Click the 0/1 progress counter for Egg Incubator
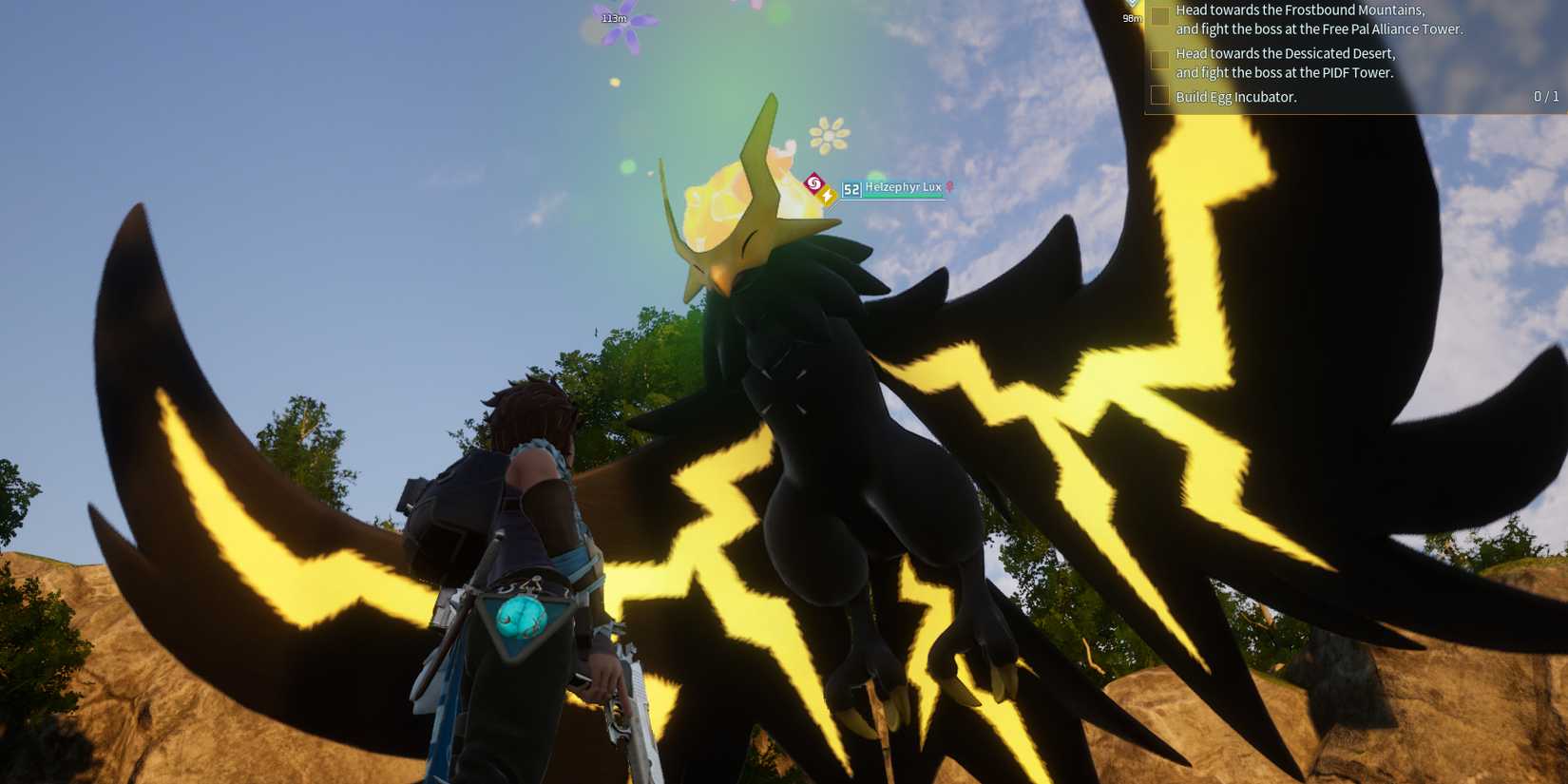 point(1546,96)
